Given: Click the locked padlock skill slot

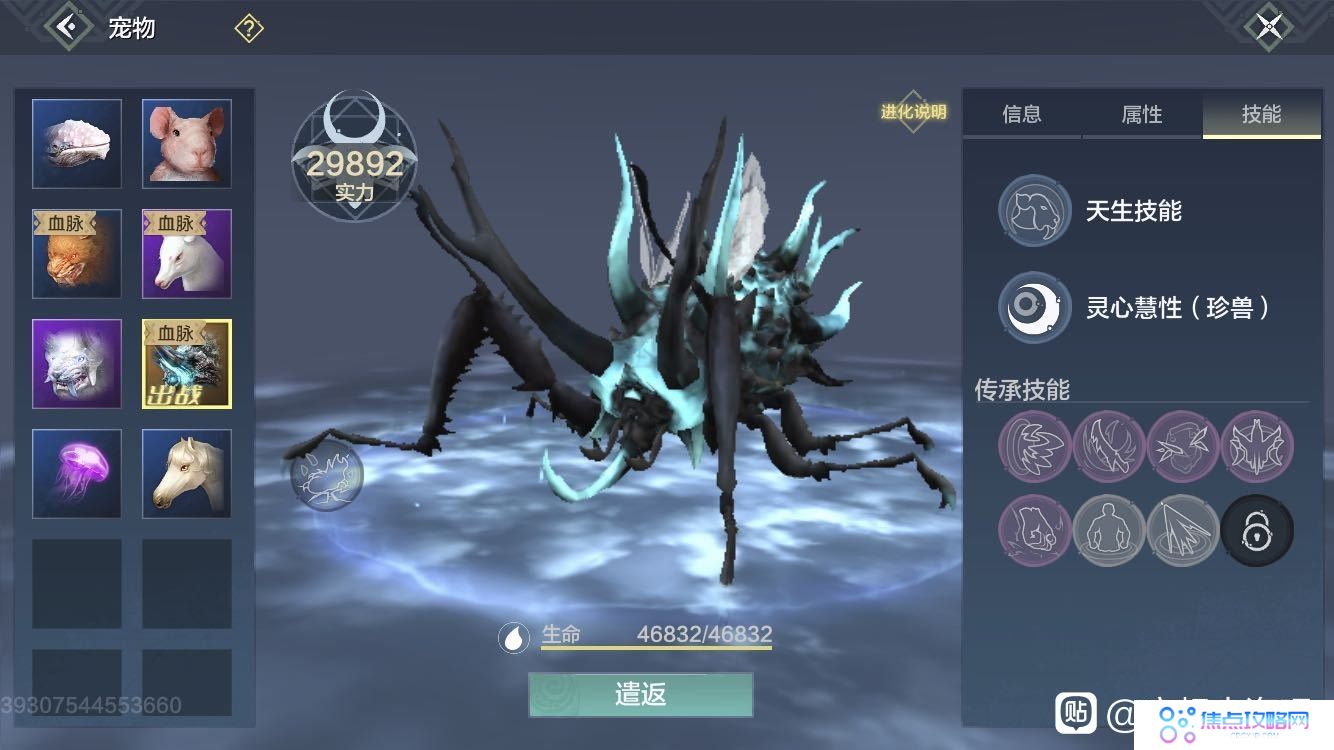Looking at the screenshot, I should tap(1257, 531).
